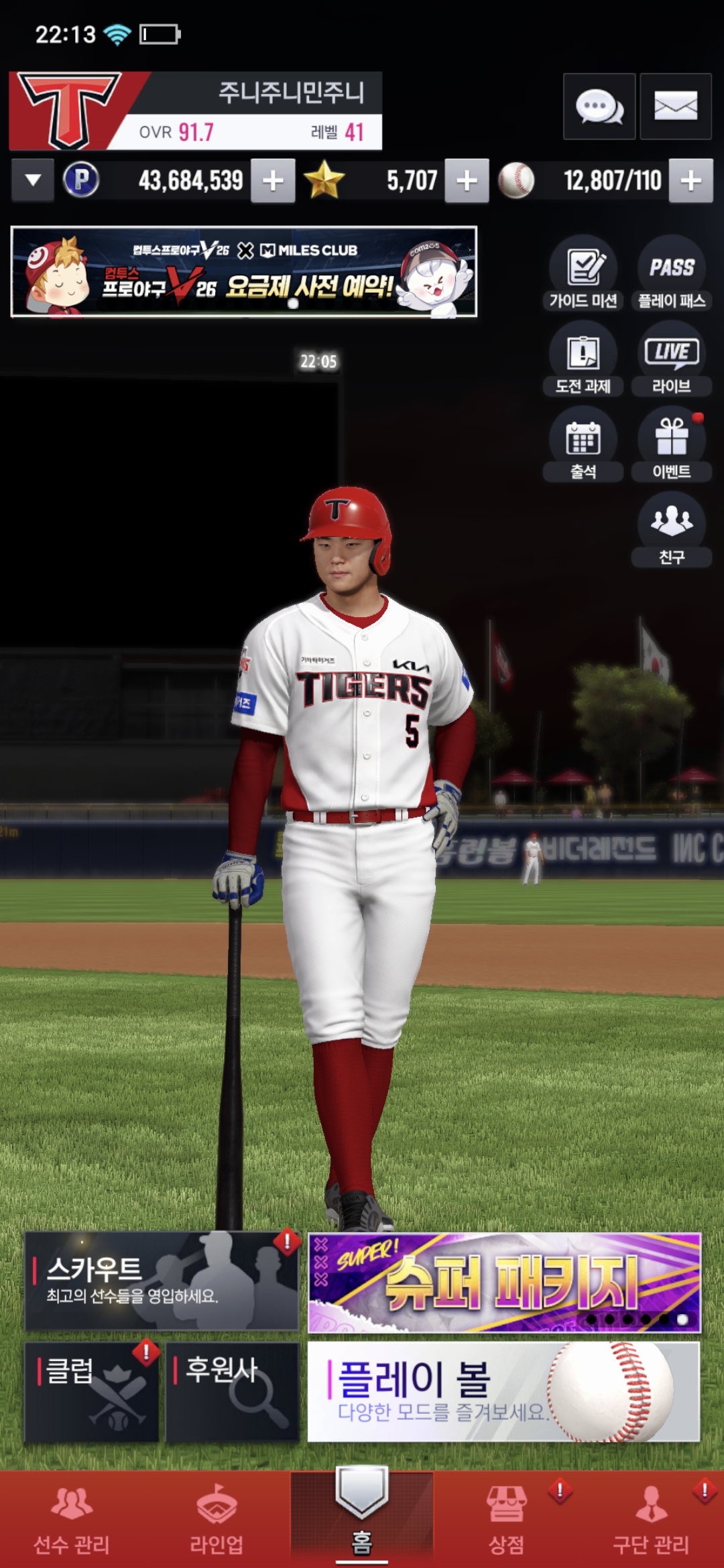Image resolution: width=724 pixels, height=1568 pixels.
Task: Open the 요금제 사전 예약 banner
Action: tap(244, 271)
